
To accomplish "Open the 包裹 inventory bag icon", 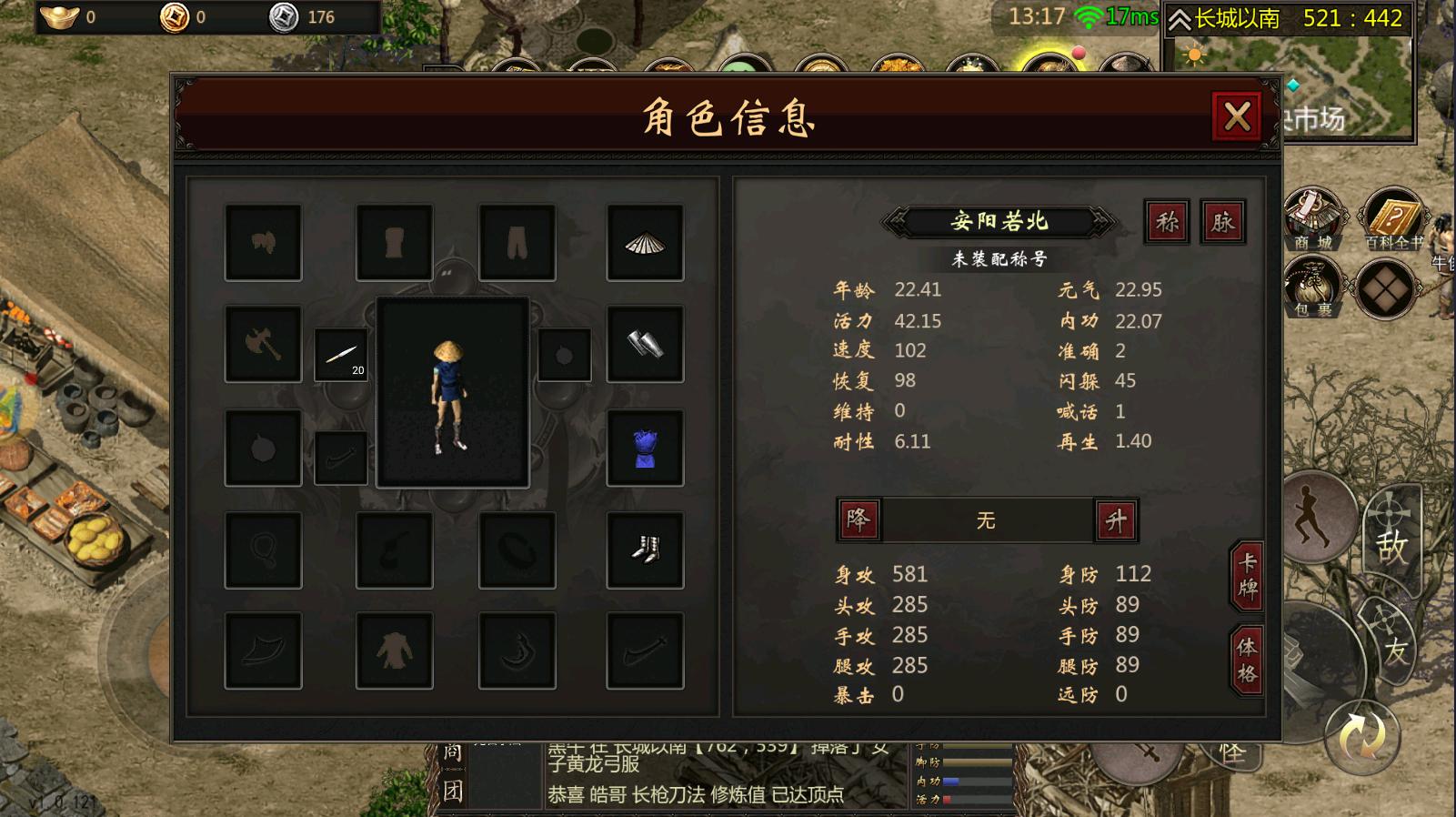I will pos(1311,287).
